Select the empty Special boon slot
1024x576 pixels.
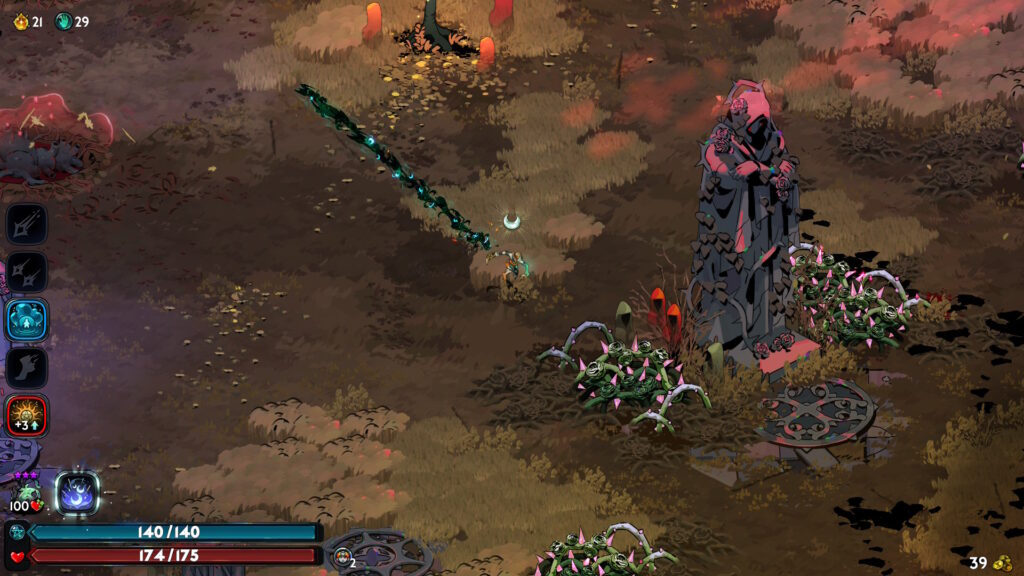point(25,271)
